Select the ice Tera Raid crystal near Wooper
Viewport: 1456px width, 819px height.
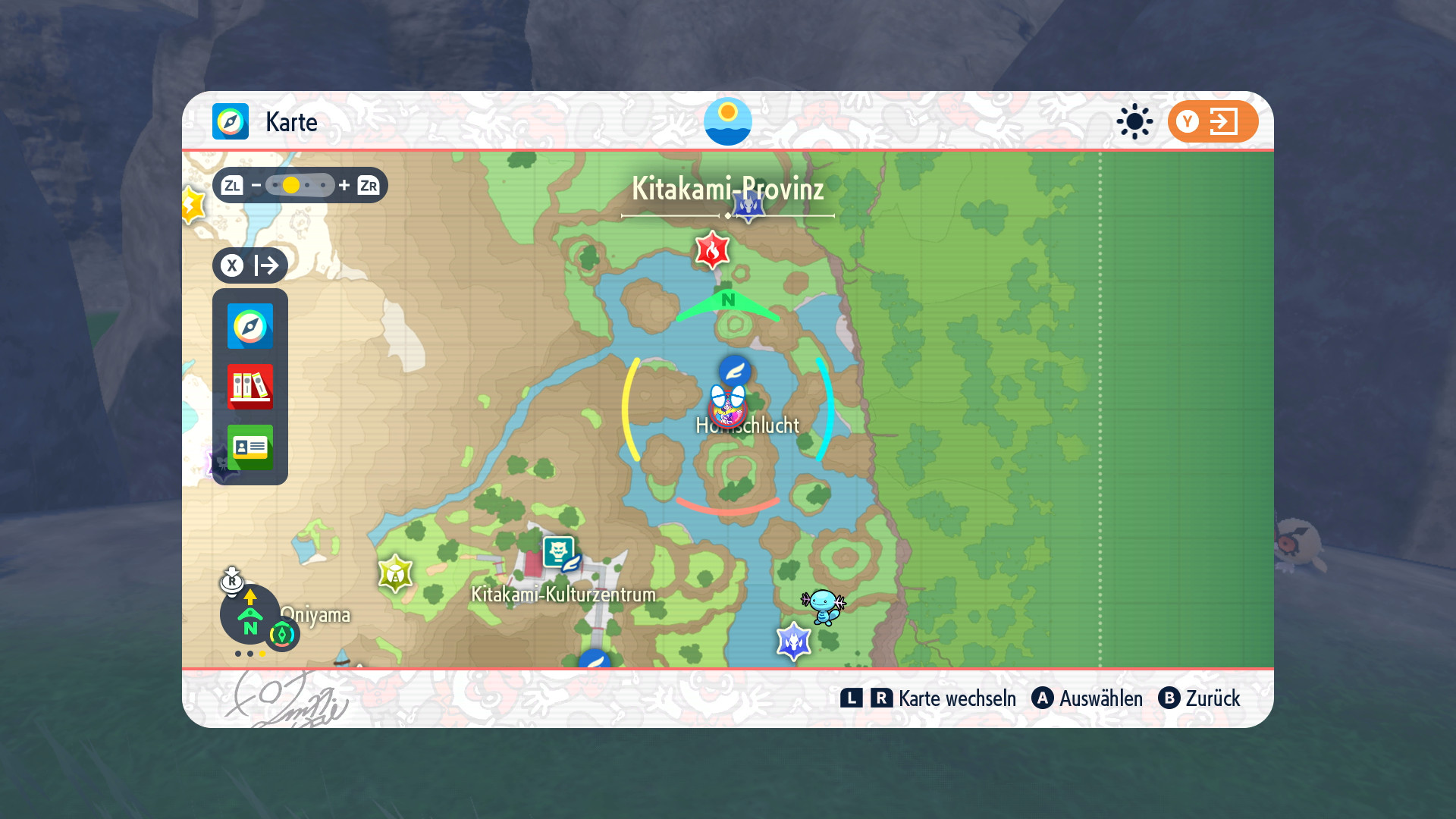point(794,642)
